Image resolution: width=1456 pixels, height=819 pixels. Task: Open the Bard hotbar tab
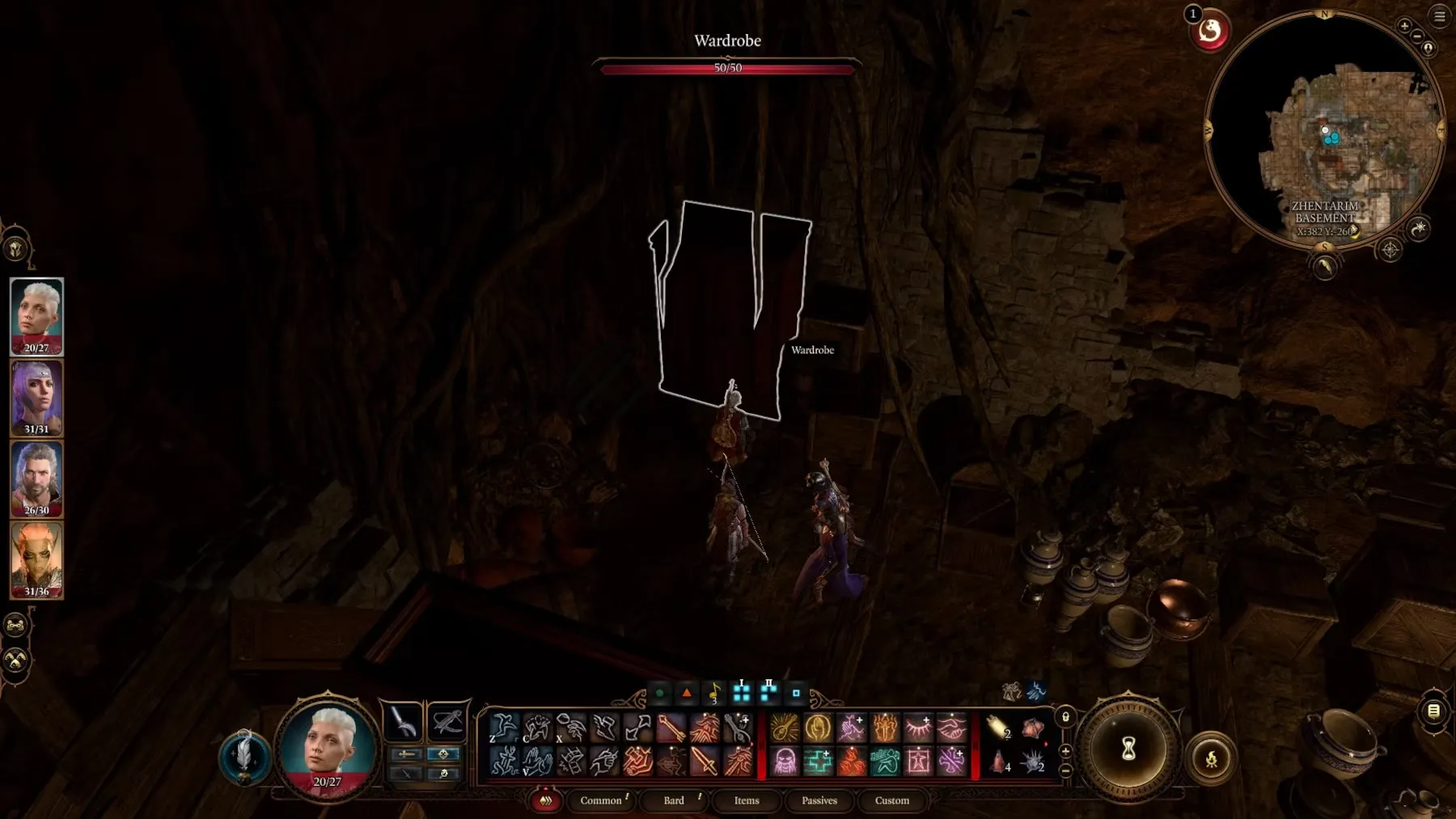click(674, 800)
